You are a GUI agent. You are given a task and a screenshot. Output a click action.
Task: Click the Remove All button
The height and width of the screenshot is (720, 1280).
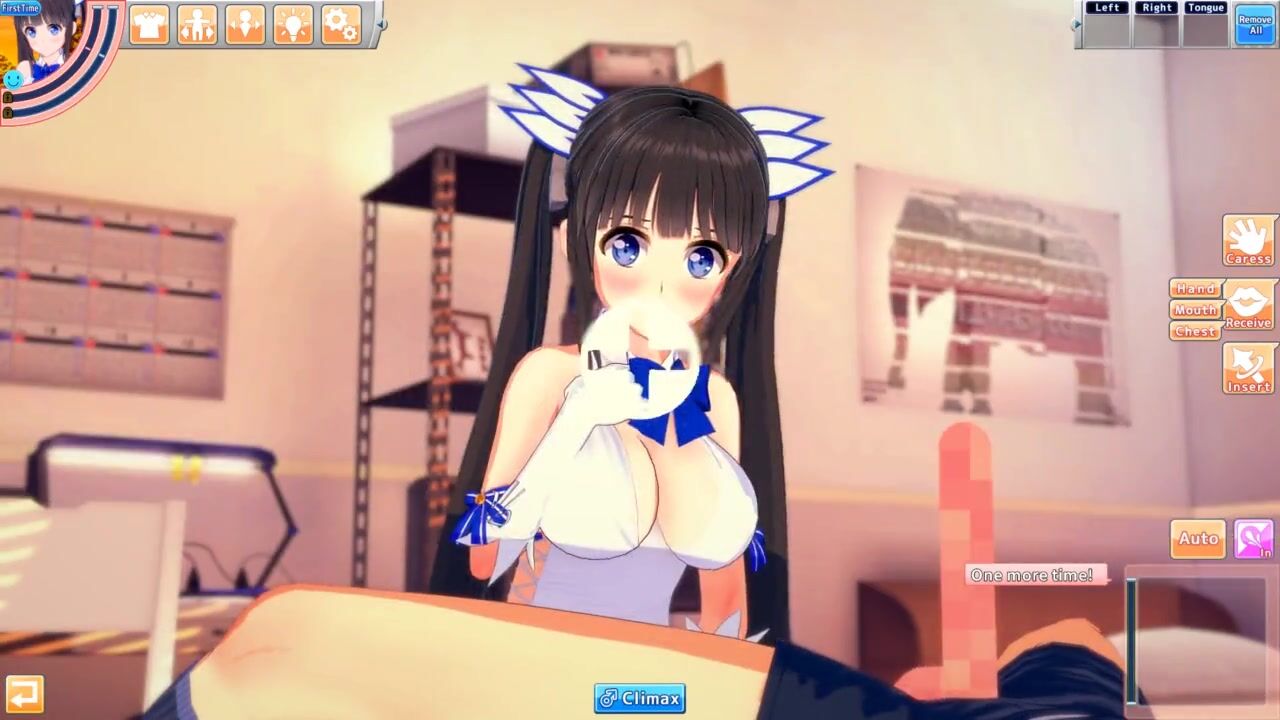coord(1255,24)
